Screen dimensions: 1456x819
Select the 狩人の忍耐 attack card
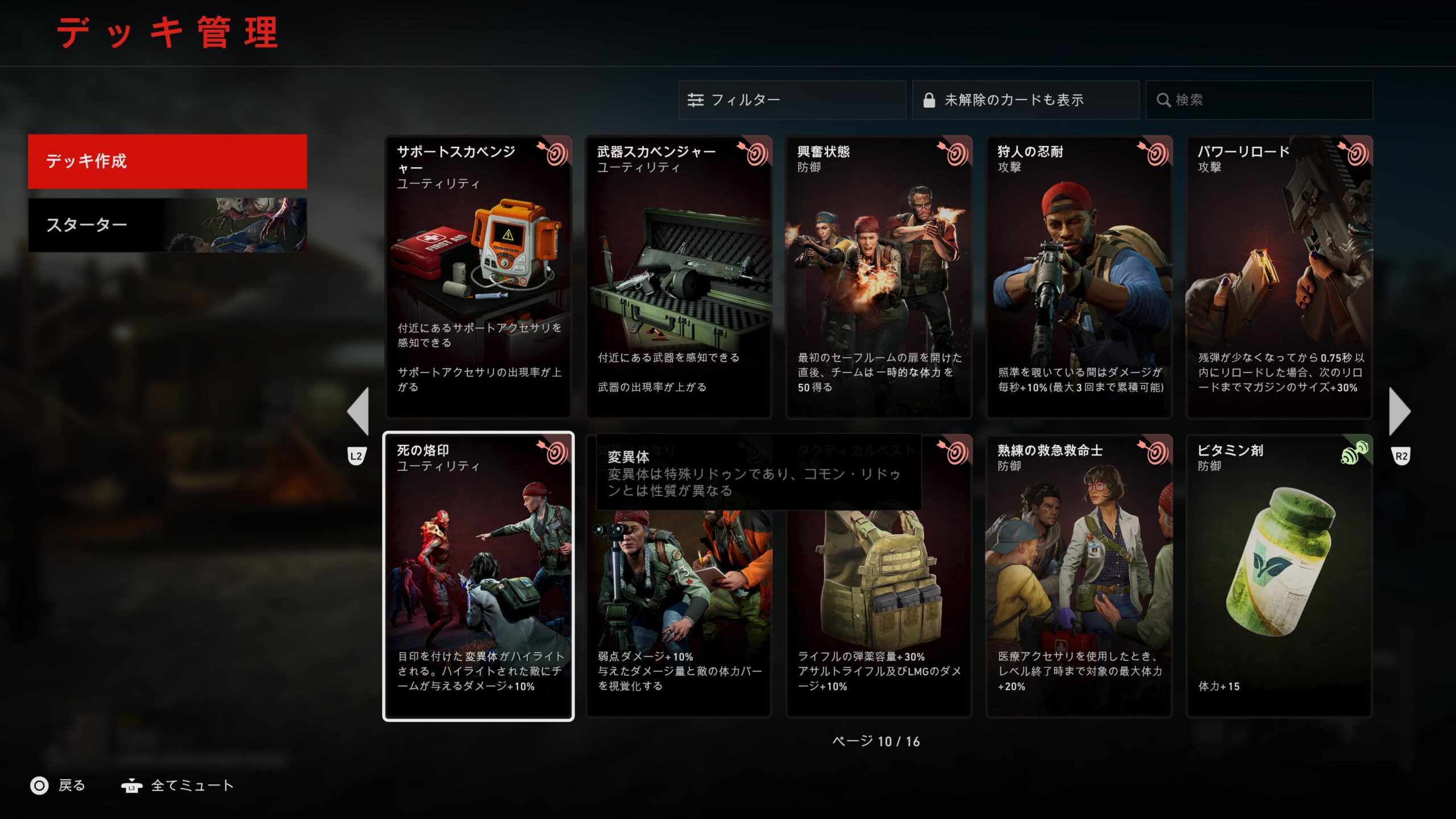pyautogui.click(x=1079, y=278)
